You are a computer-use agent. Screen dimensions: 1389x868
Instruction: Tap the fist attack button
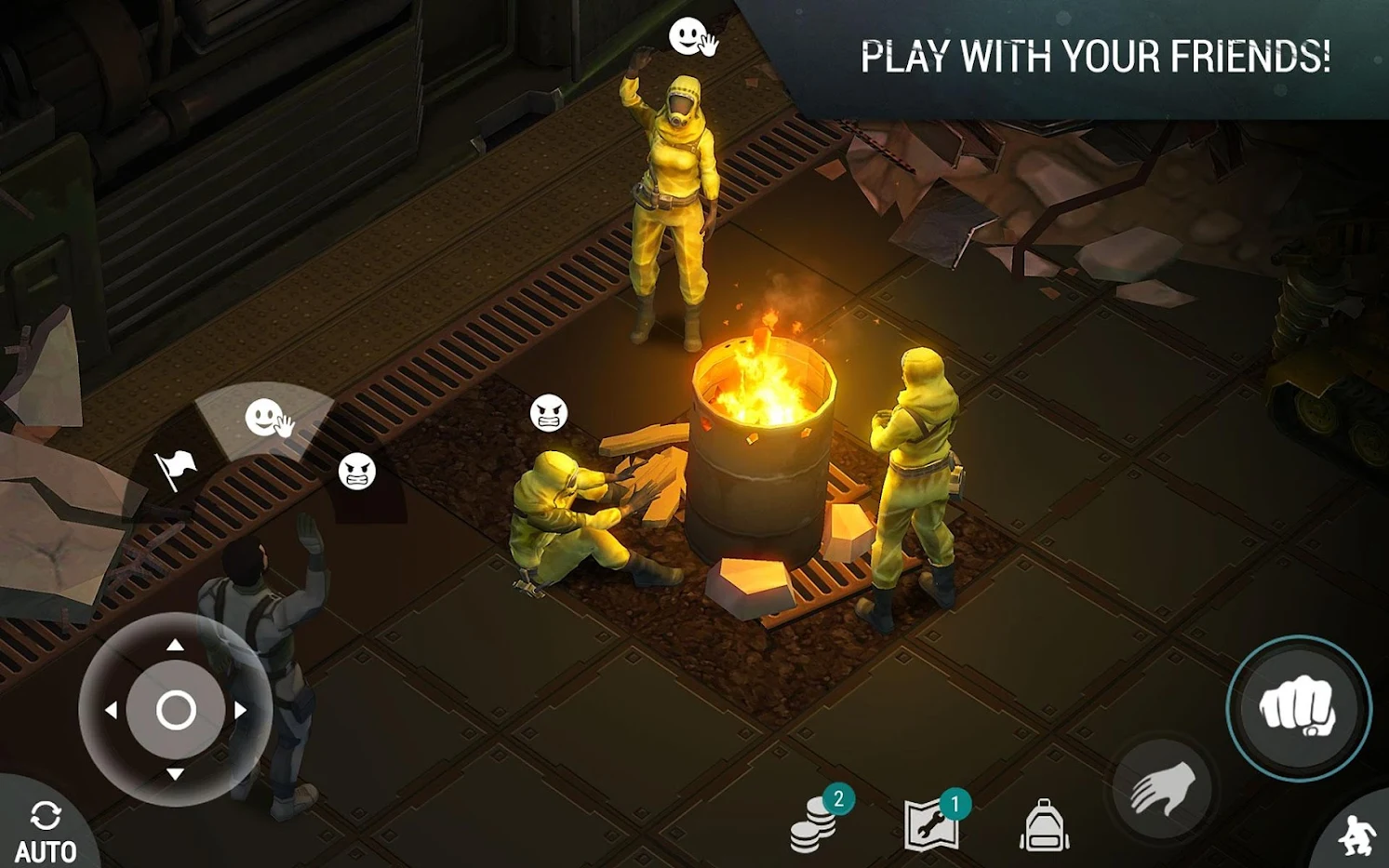tap(1298, 708)
